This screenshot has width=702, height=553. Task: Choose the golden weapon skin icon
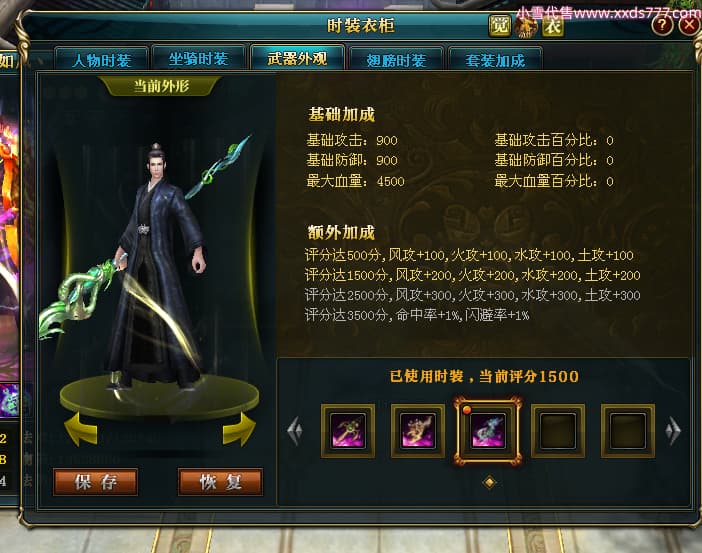tap(418, 431)
